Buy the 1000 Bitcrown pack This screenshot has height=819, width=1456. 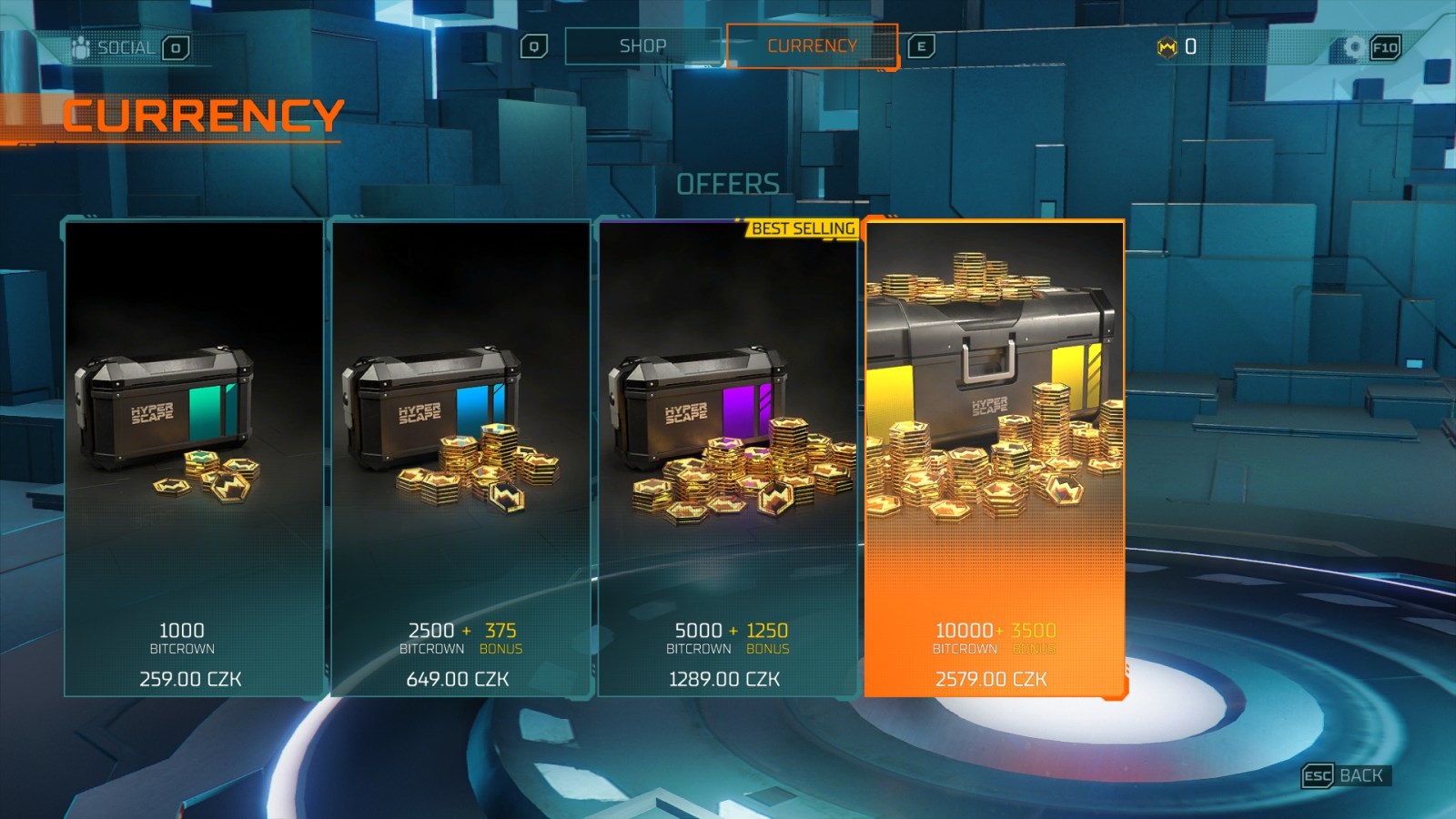[194, 458]
